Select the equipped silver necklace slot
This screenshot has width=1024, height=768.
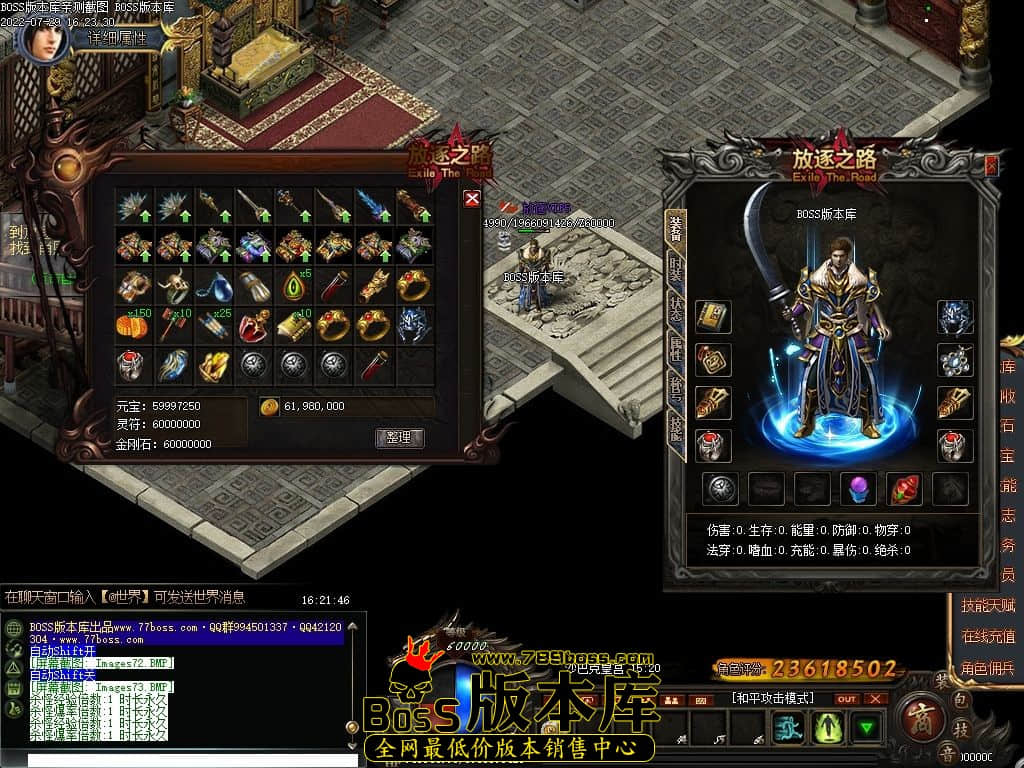click(955, 360)
